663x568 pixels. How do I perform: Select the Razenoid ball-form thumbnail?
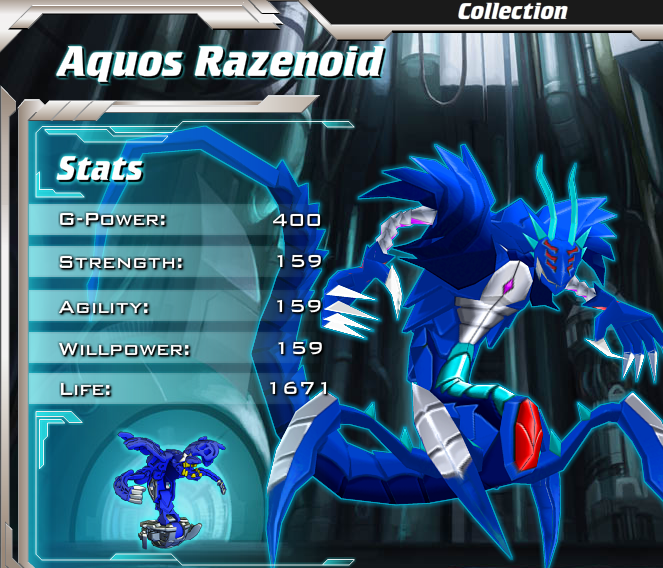(163, 486)
